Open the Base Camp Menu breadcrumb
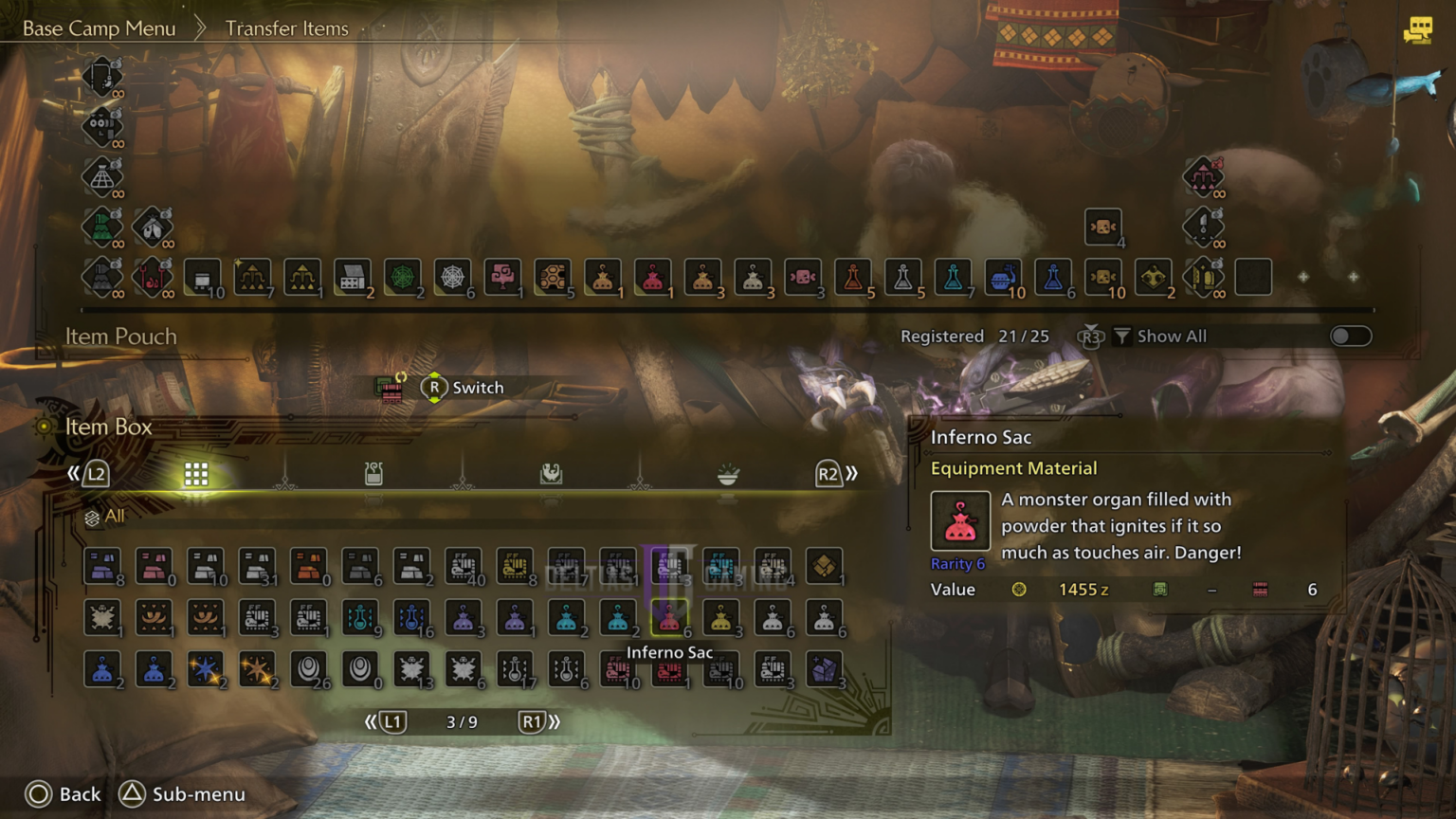 click(x=99, y=27)
